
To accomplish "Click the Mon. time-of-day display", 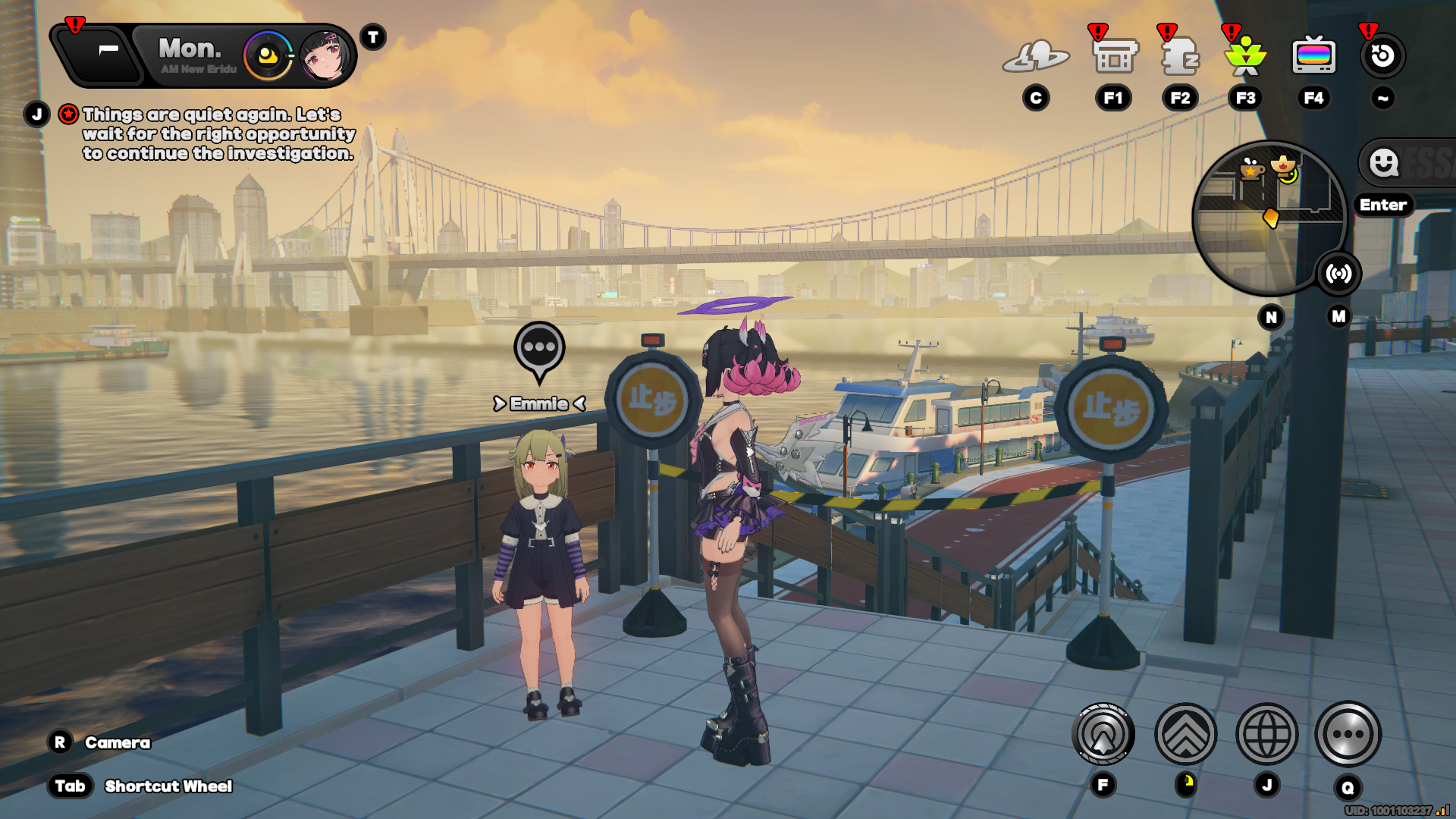I will tap(191, 55).
